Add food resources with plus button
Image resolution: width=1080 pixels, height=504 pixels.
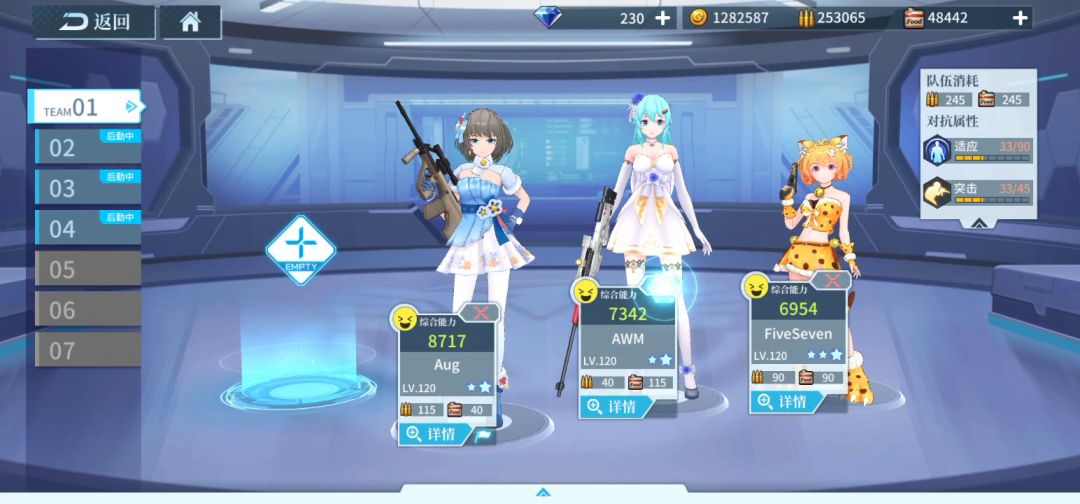[1020, 18]
